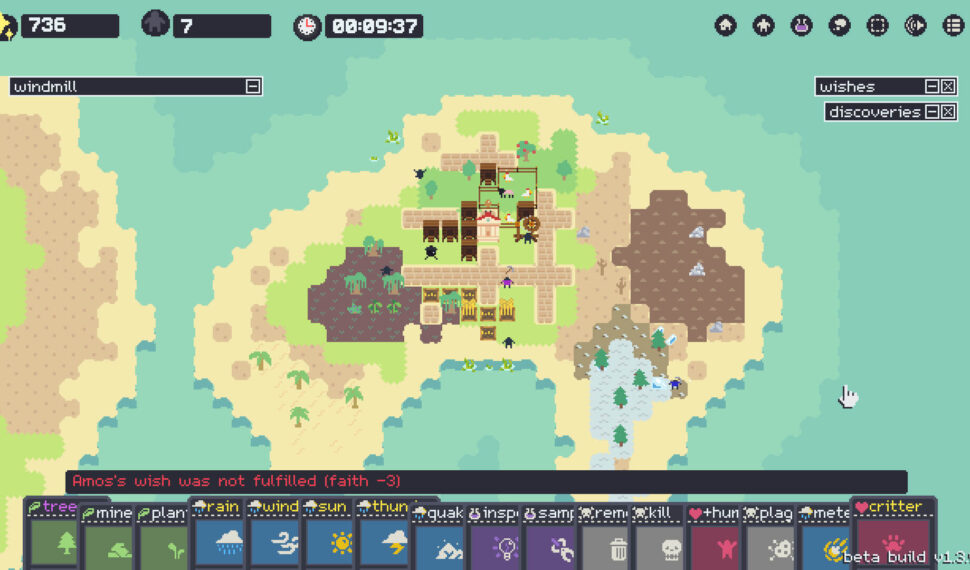
Task: Minimize the discoveries panel
Action: [932, 112]
